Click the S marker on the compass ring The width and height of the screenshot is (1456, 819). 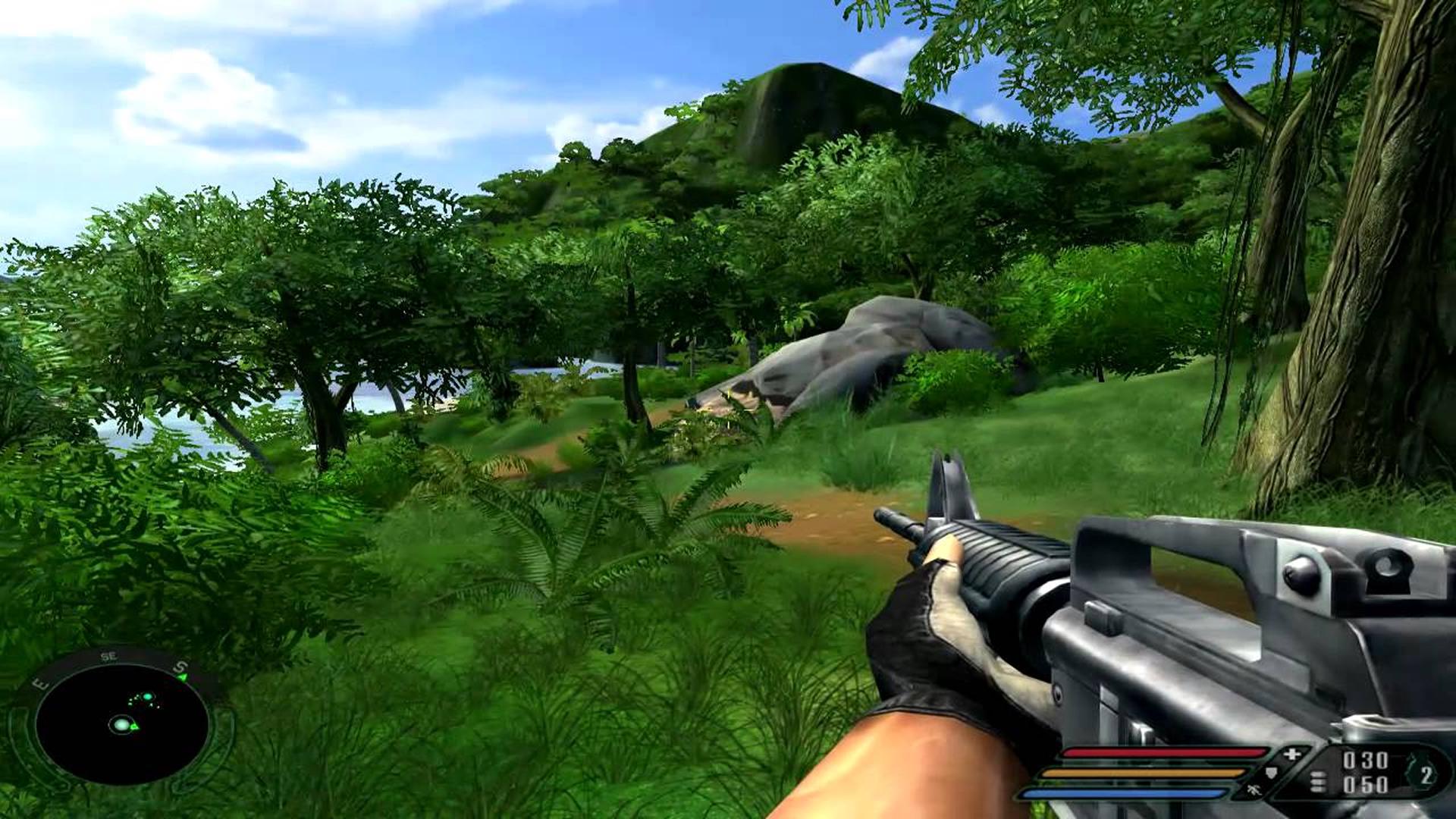coord(180,667)
